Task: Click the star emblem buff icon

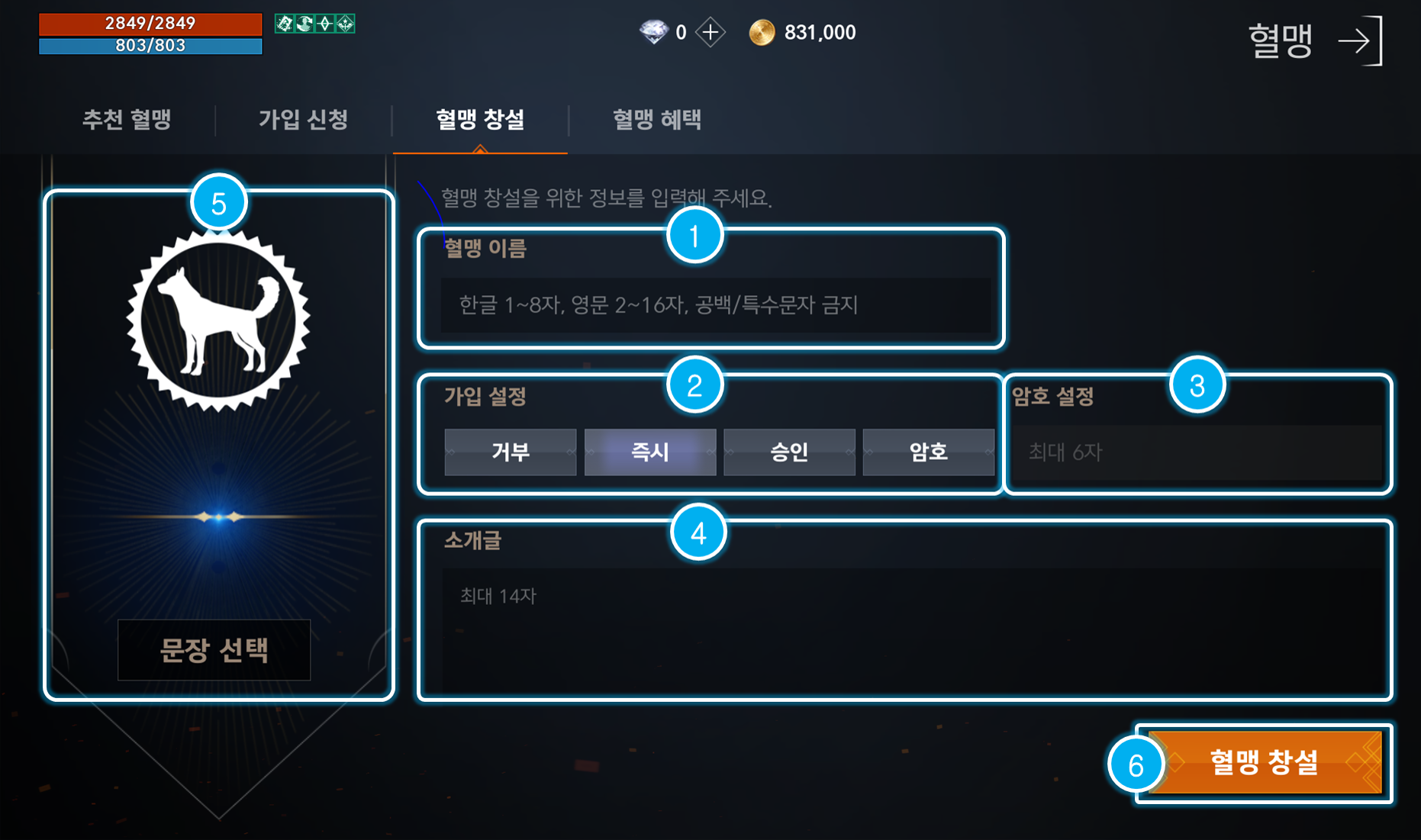Action: [345, 24]
